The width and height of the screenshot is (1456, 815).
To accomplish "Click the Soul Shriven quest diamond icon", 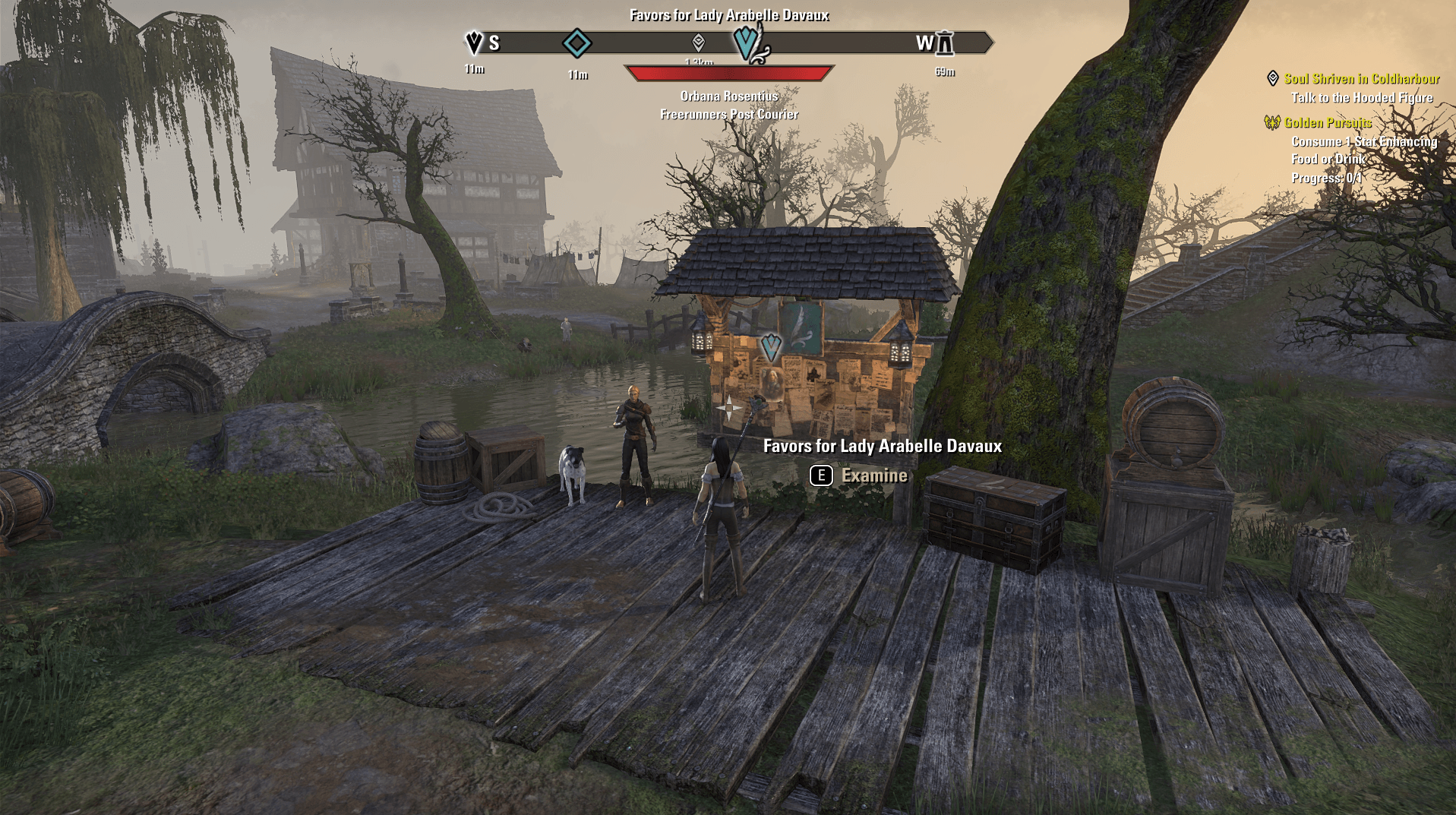I will point(1273,78).
